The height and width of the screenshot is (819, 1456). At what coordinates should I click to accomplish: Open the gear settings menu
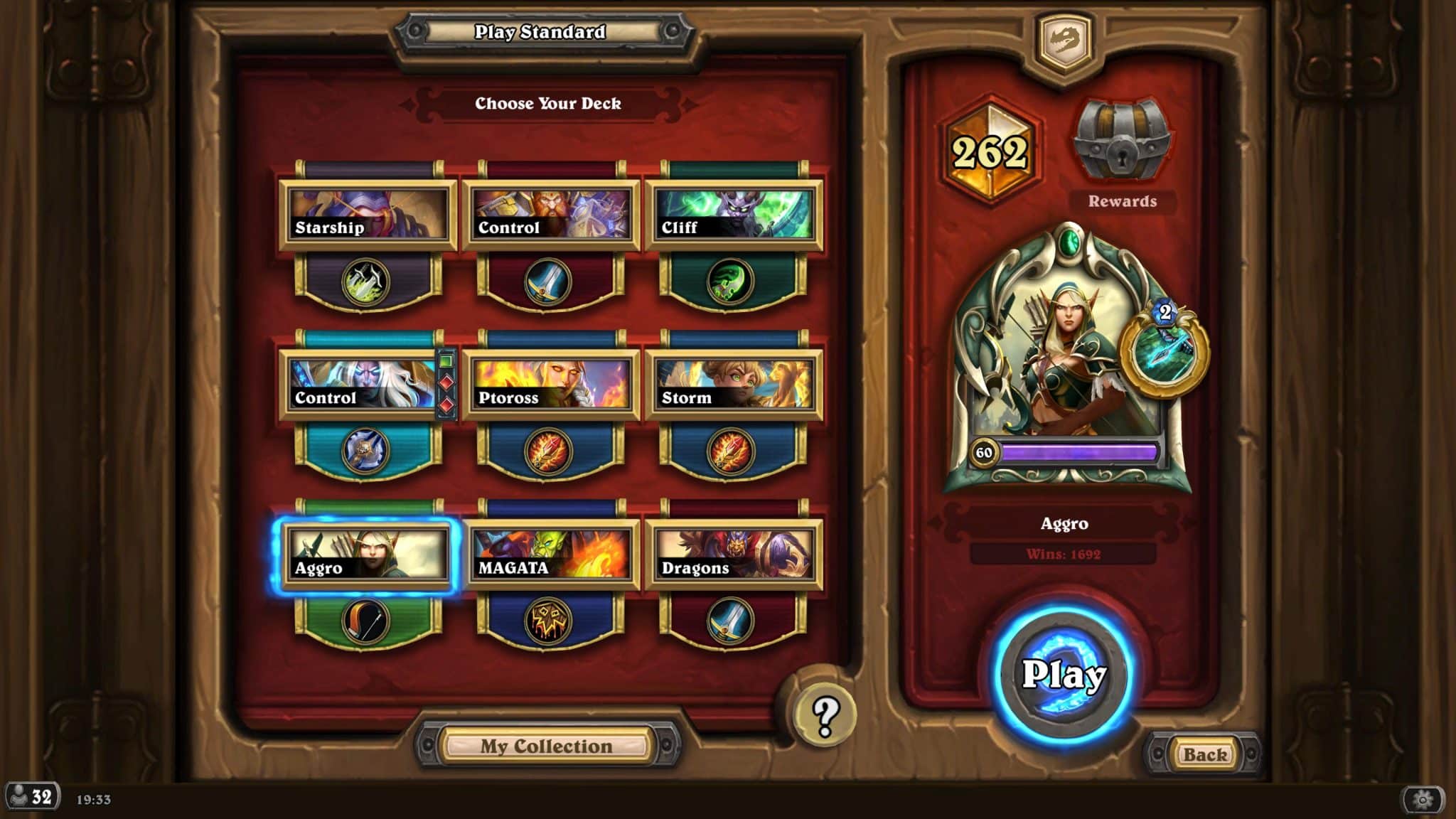pos(1422,799)
